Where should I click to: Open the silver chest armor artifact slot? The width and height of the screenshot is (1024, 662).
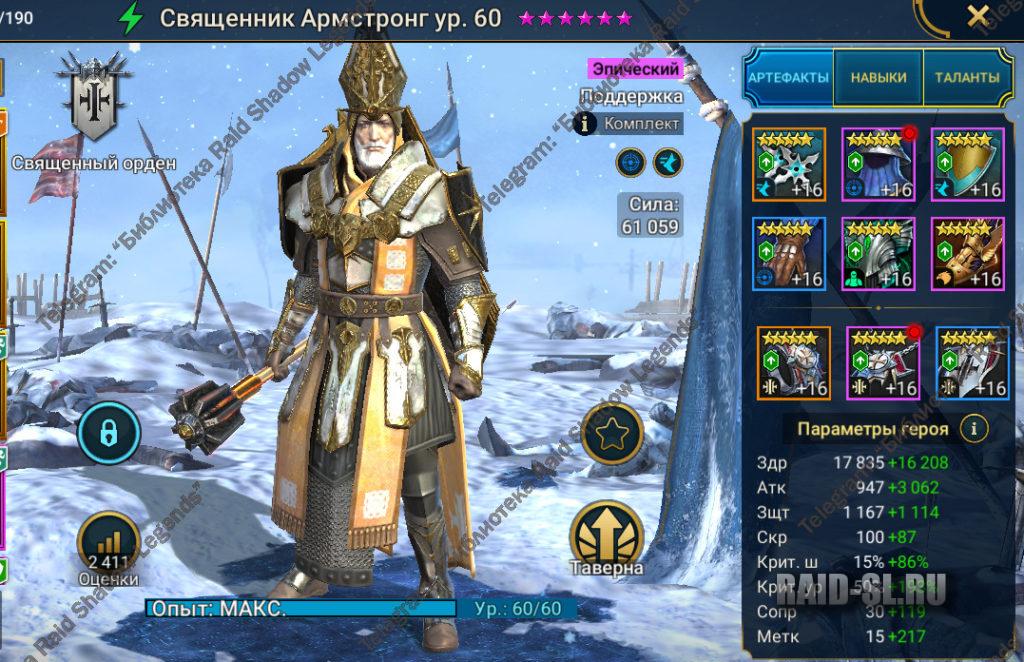(x=878, y=253)
